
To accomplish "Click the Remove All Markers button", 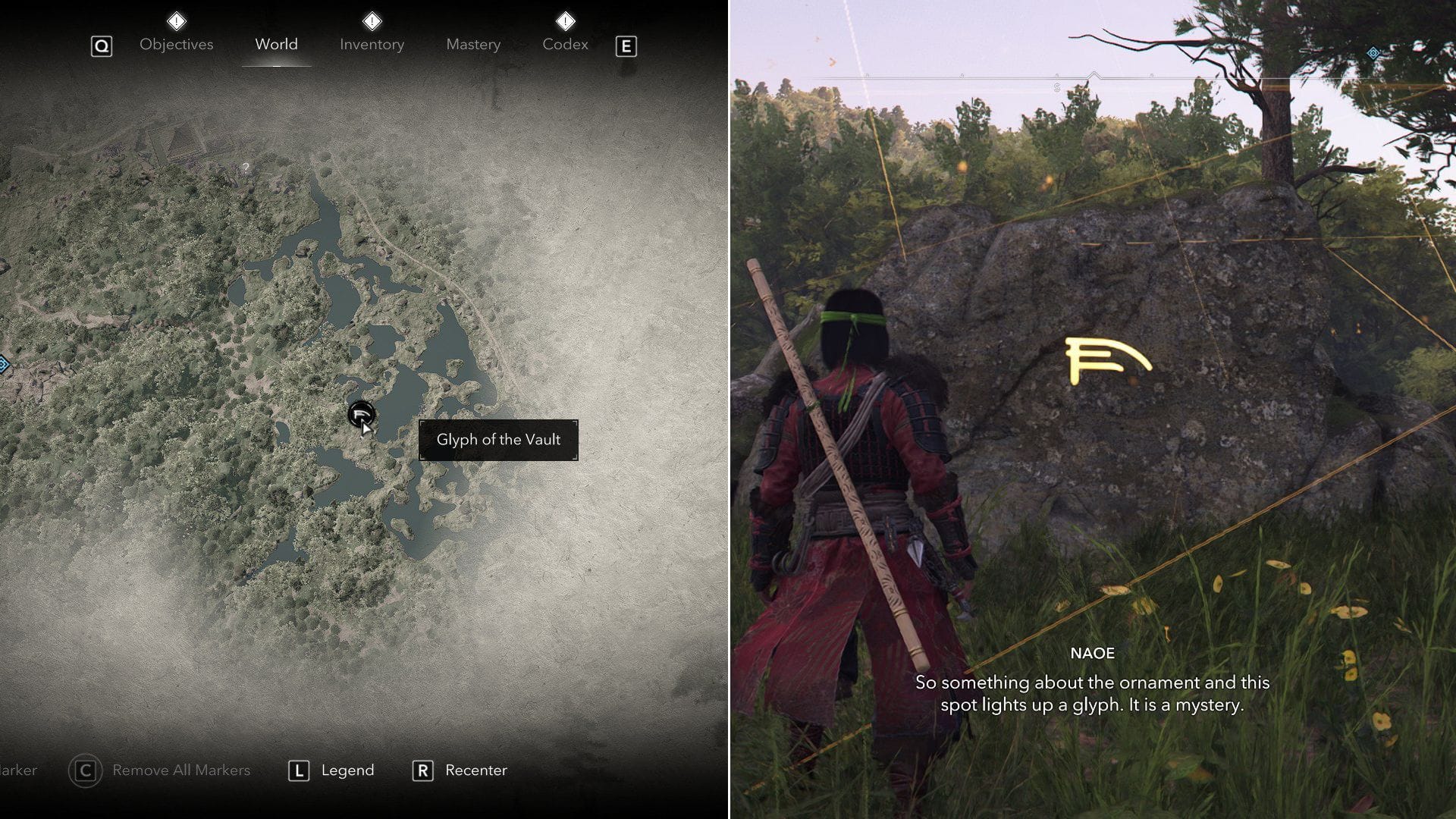I will tap(181, 770).
